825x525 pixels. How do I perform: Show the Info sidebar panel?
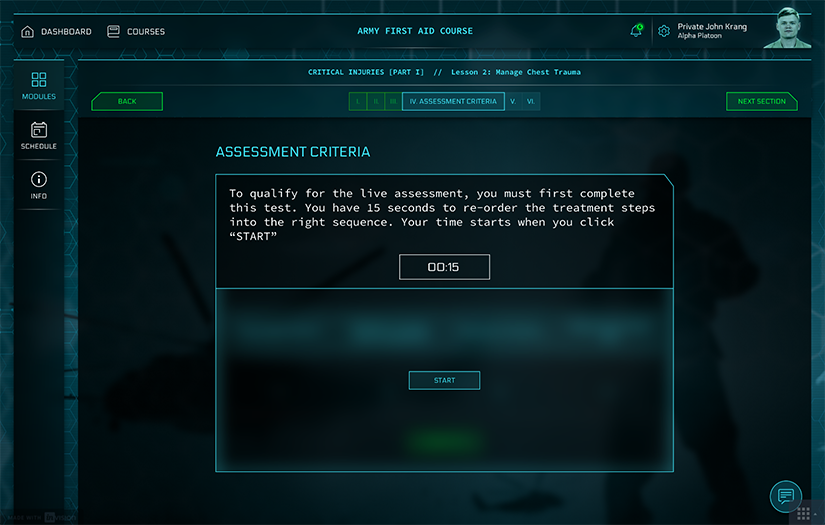point(39,185)
